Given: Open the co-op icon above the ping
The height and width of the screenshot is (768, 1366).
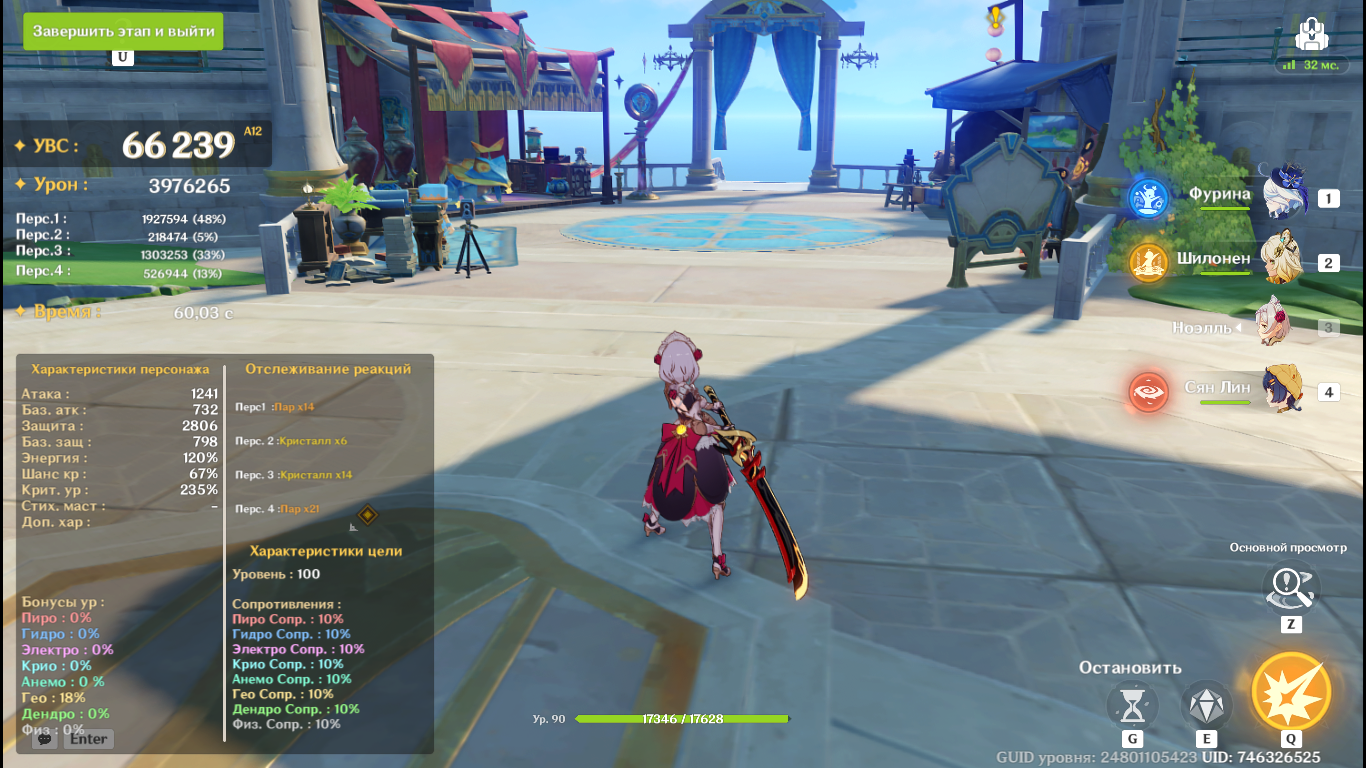Looking at the screenshot, I should pos(1310,34).
